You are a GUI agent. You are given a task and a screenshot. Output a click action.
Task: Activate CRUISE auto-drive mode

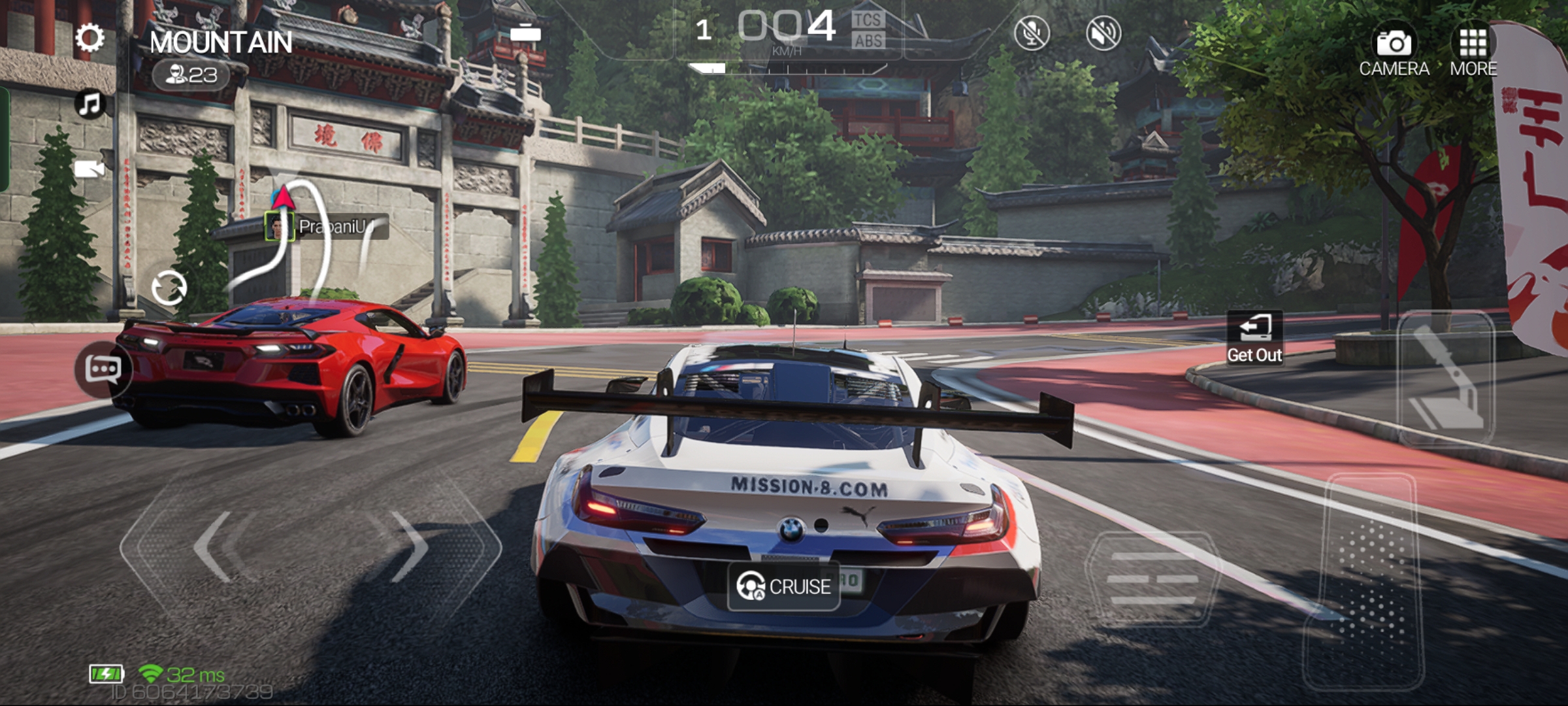783,586
